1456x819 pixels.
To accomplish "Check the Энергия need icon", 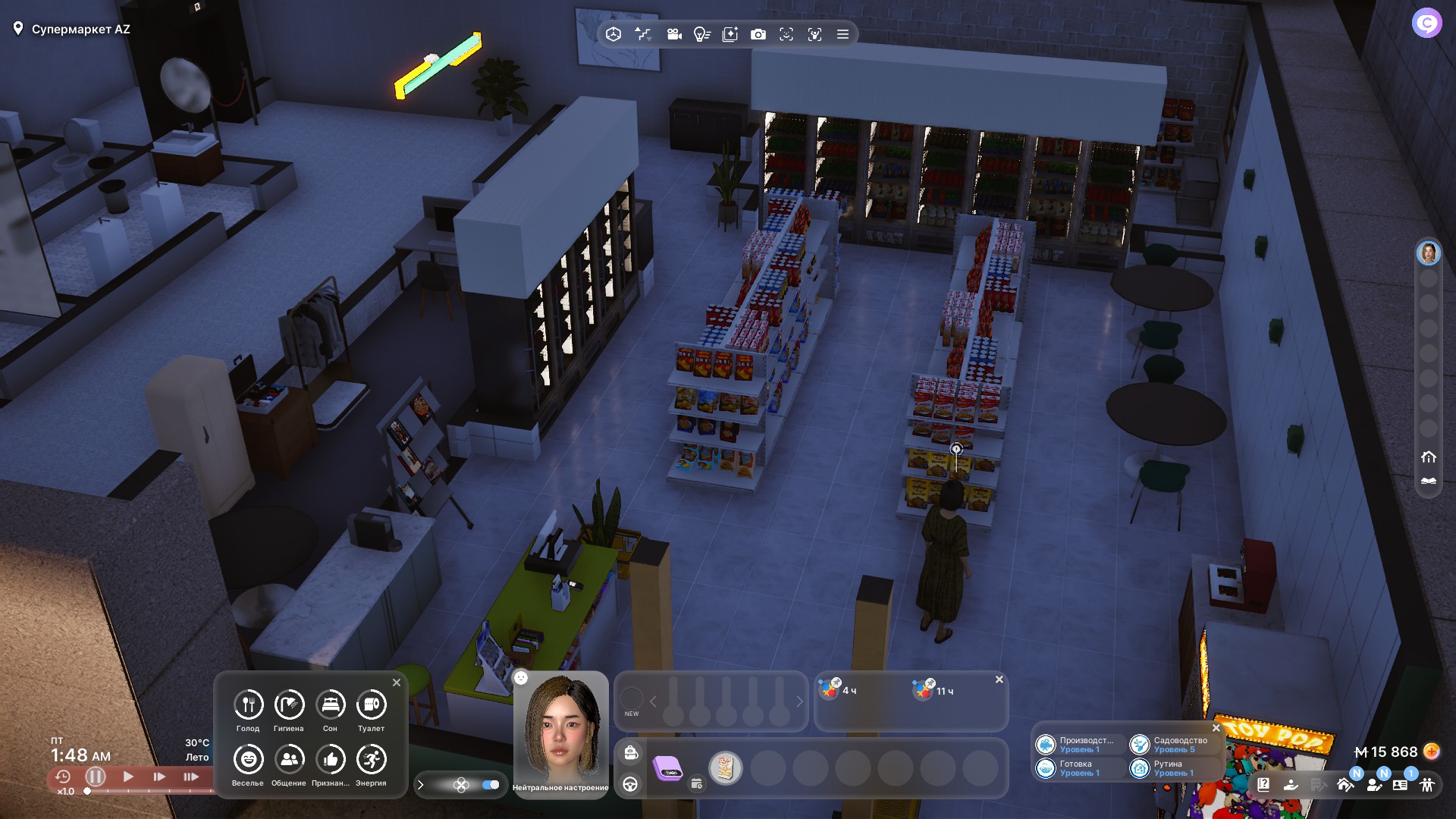I will point(371,760).
